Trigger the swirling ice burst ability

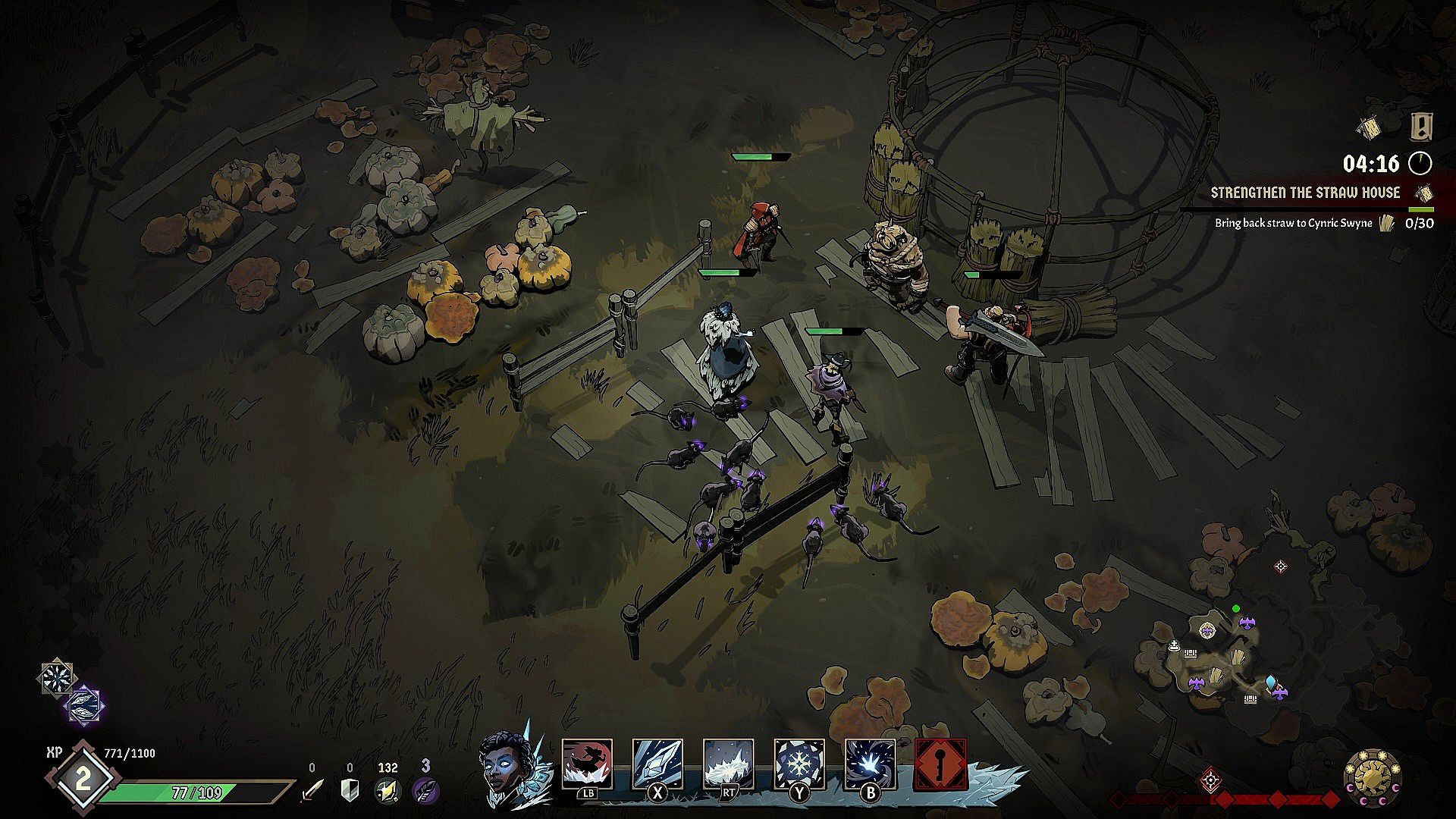[x=870, y=764]
